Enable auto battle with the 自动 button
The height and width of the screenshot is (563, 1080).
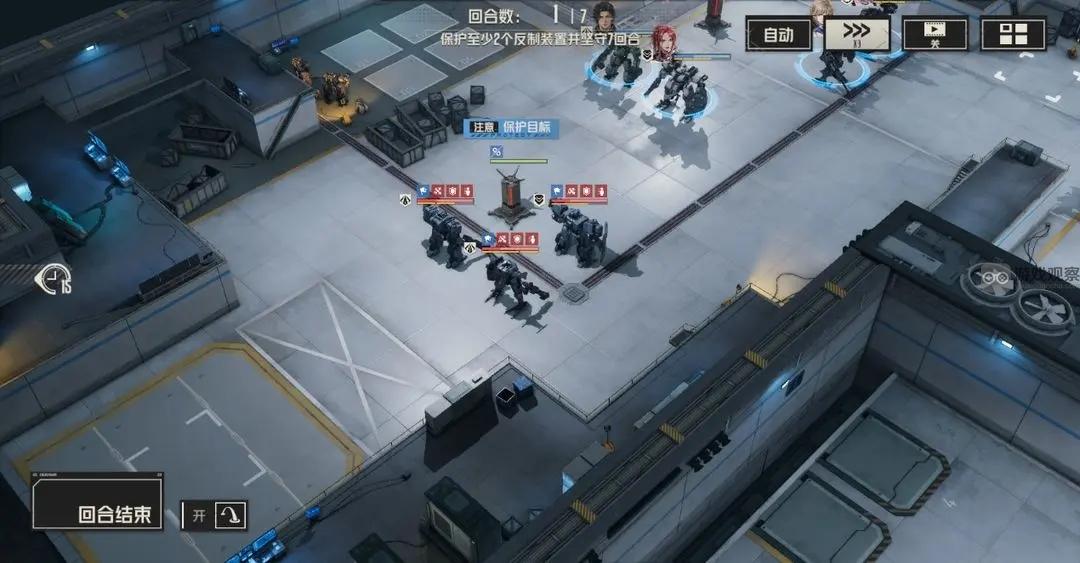pyautogui.click(x=778, y=35)
